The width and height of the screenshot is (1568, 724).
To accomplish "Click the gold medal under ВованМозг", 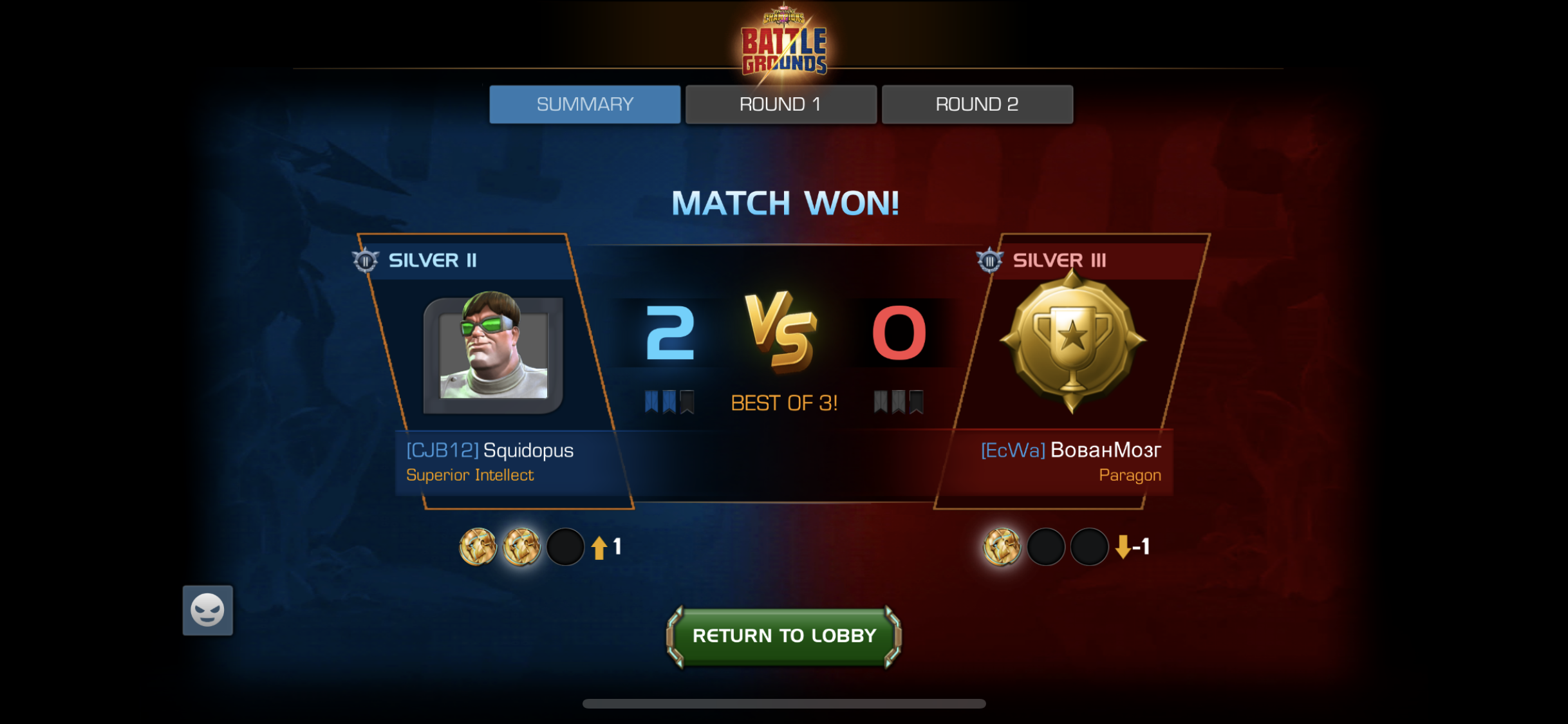I will (x=1002, y=548).
